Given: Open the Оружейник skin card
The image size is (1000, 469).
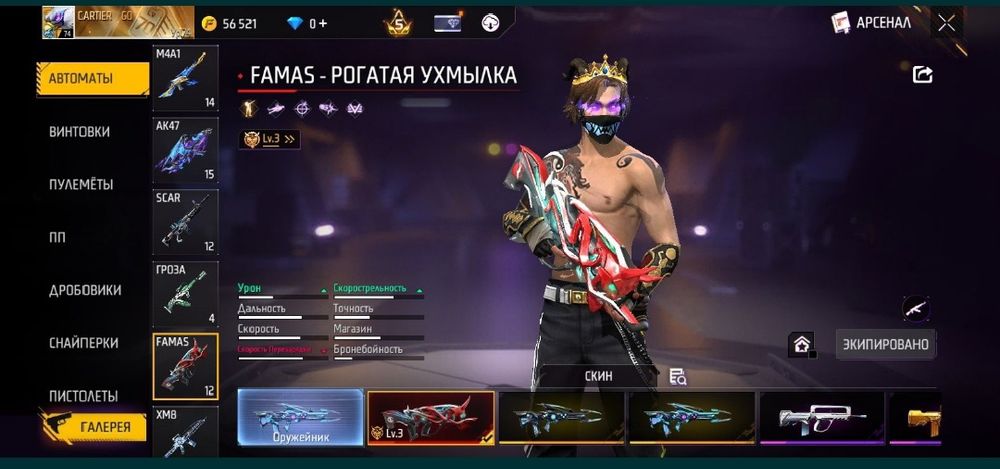Looking at the screenshot, I should [x=301, y=416].
